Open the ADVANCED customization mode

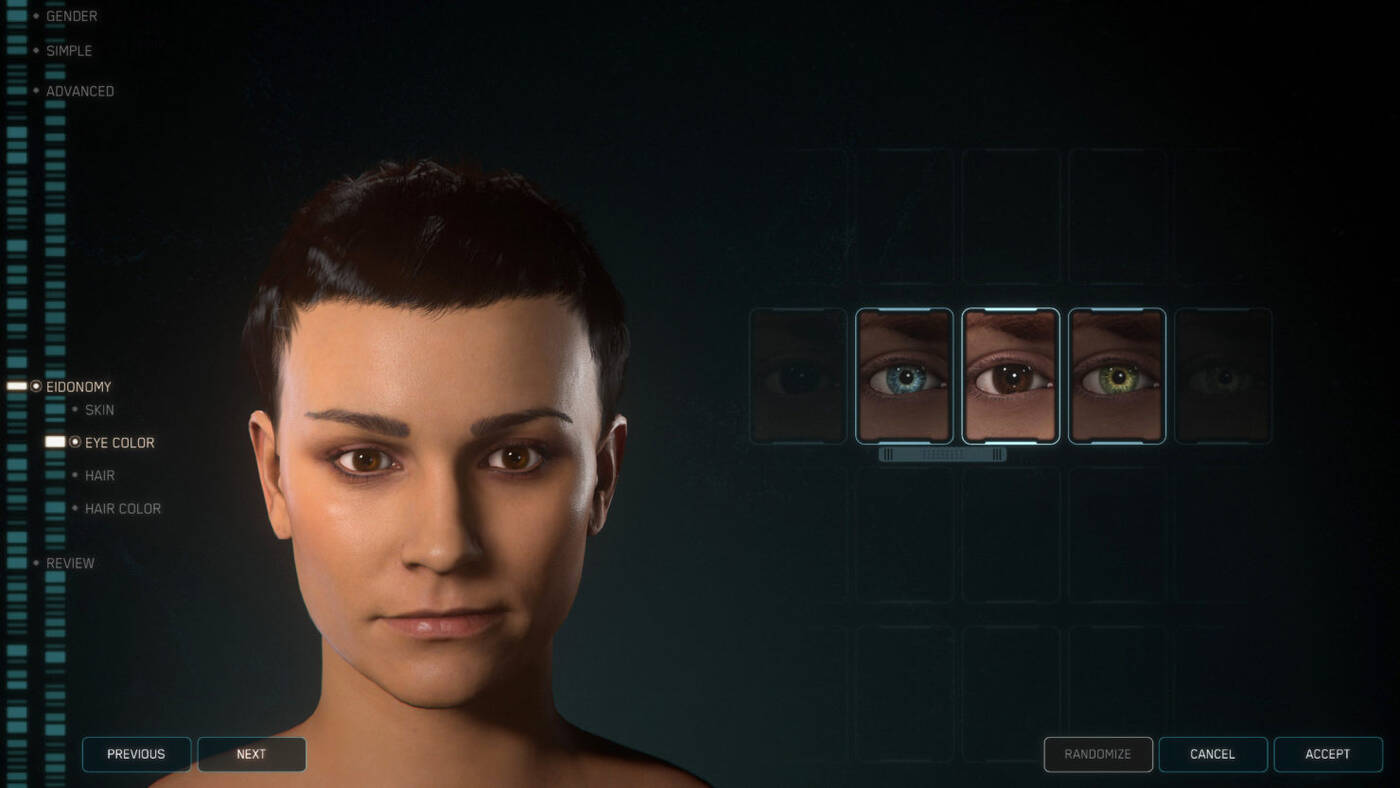[x=80, y=90]
